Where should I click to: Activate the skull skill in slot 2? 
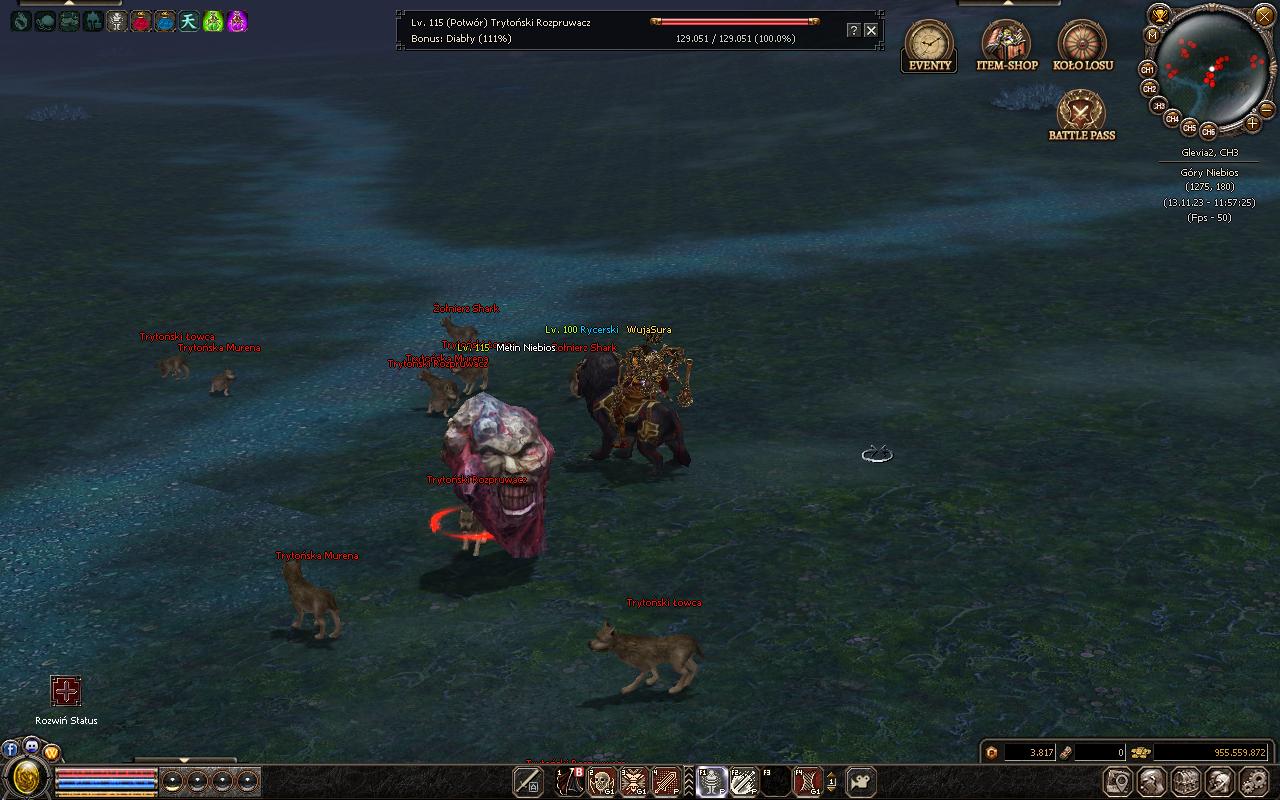pyautogui.click(x=602, y=781)
